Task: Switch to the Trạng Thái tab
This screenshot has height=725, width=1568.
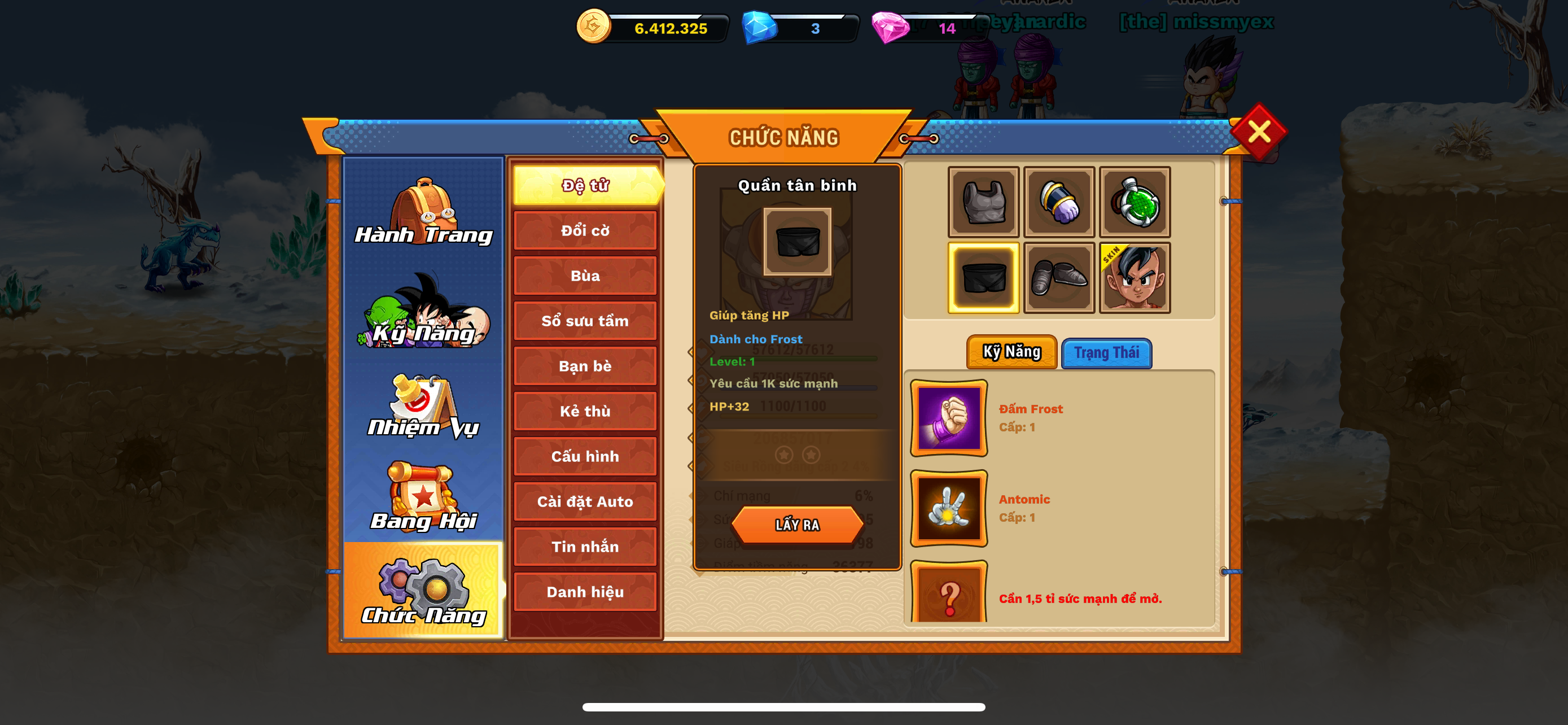Action: [1106, 353]
